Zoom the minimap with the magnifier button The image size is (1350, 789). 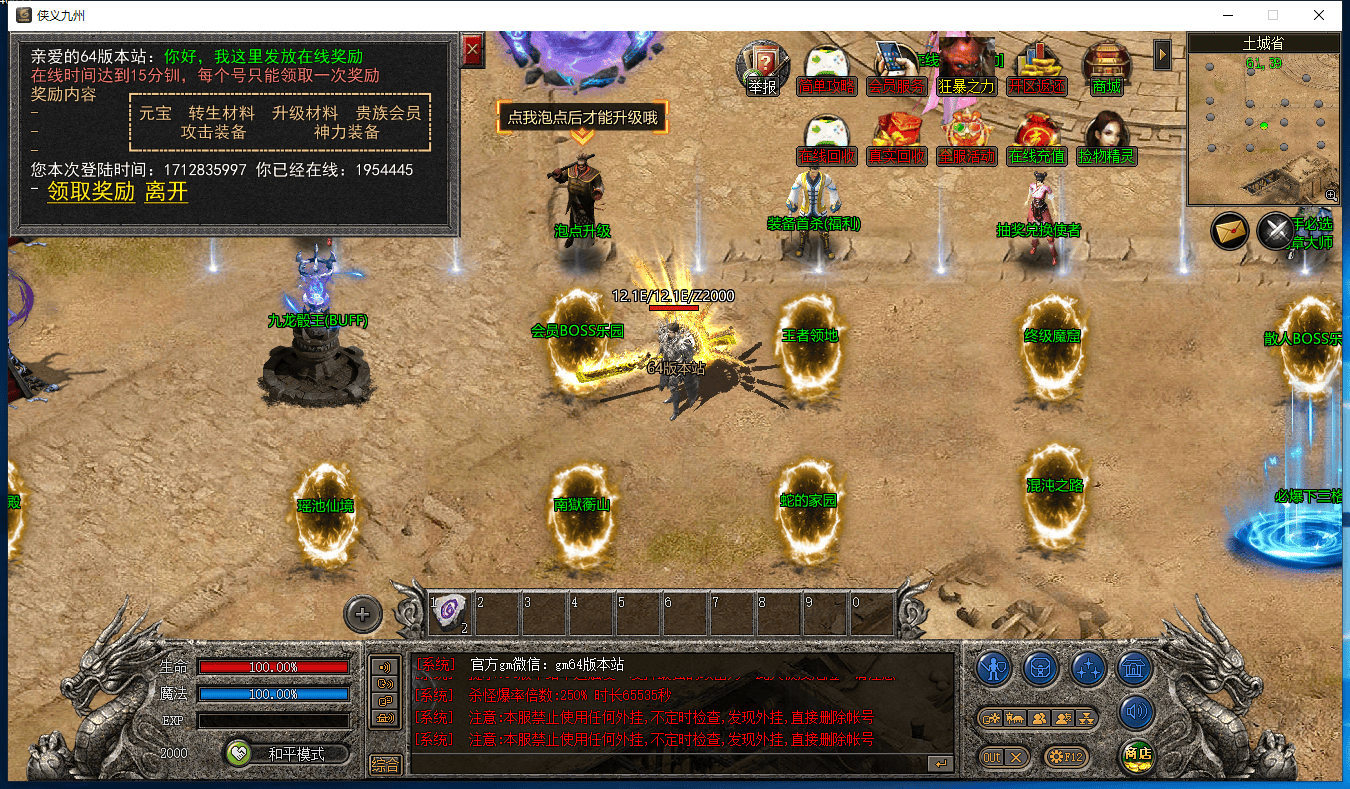1331,195
